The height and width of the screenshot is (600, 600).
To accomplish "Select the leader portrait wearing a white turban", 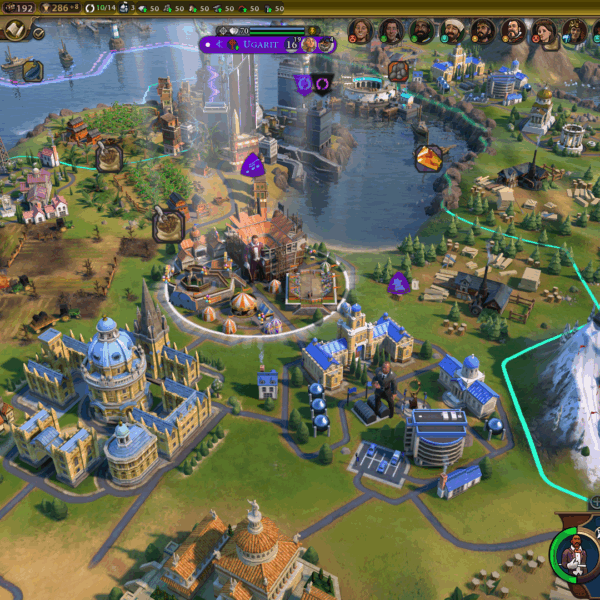I will click(452, 32).
